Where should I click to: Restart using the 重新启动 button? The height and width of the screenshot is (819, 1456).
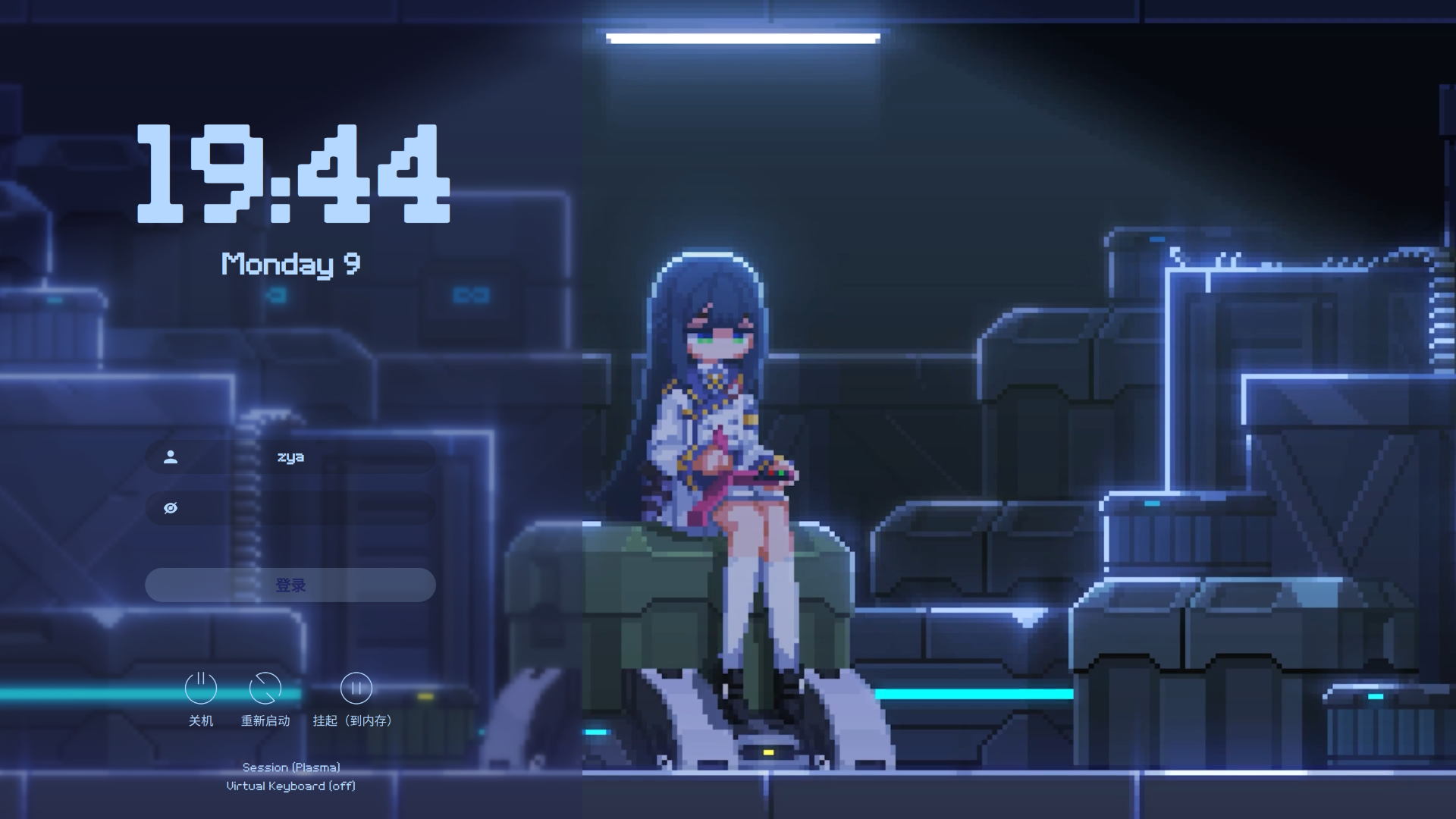pos(265,689)
